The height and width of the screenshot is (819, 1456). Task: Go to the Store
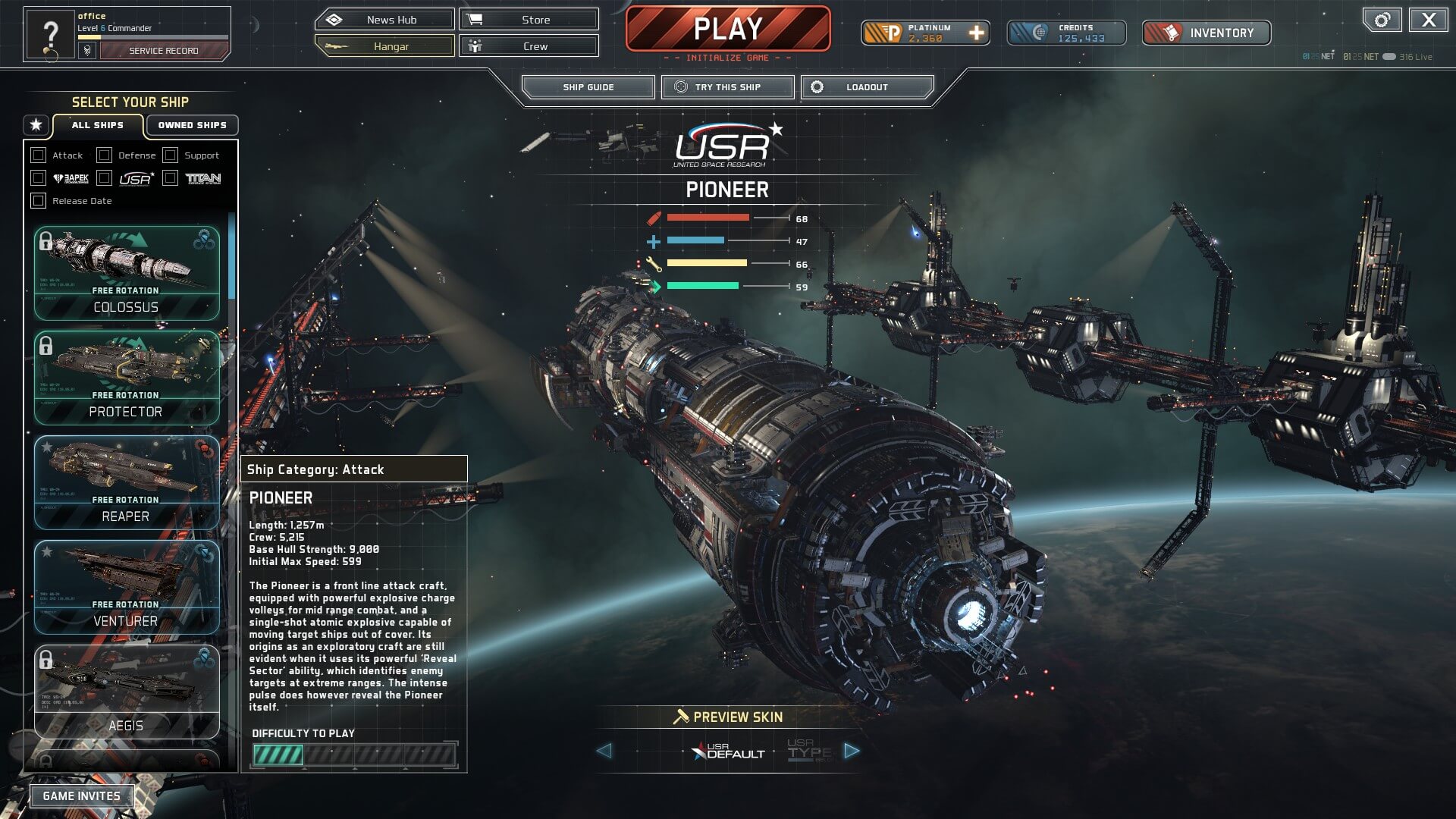(529, 20)
